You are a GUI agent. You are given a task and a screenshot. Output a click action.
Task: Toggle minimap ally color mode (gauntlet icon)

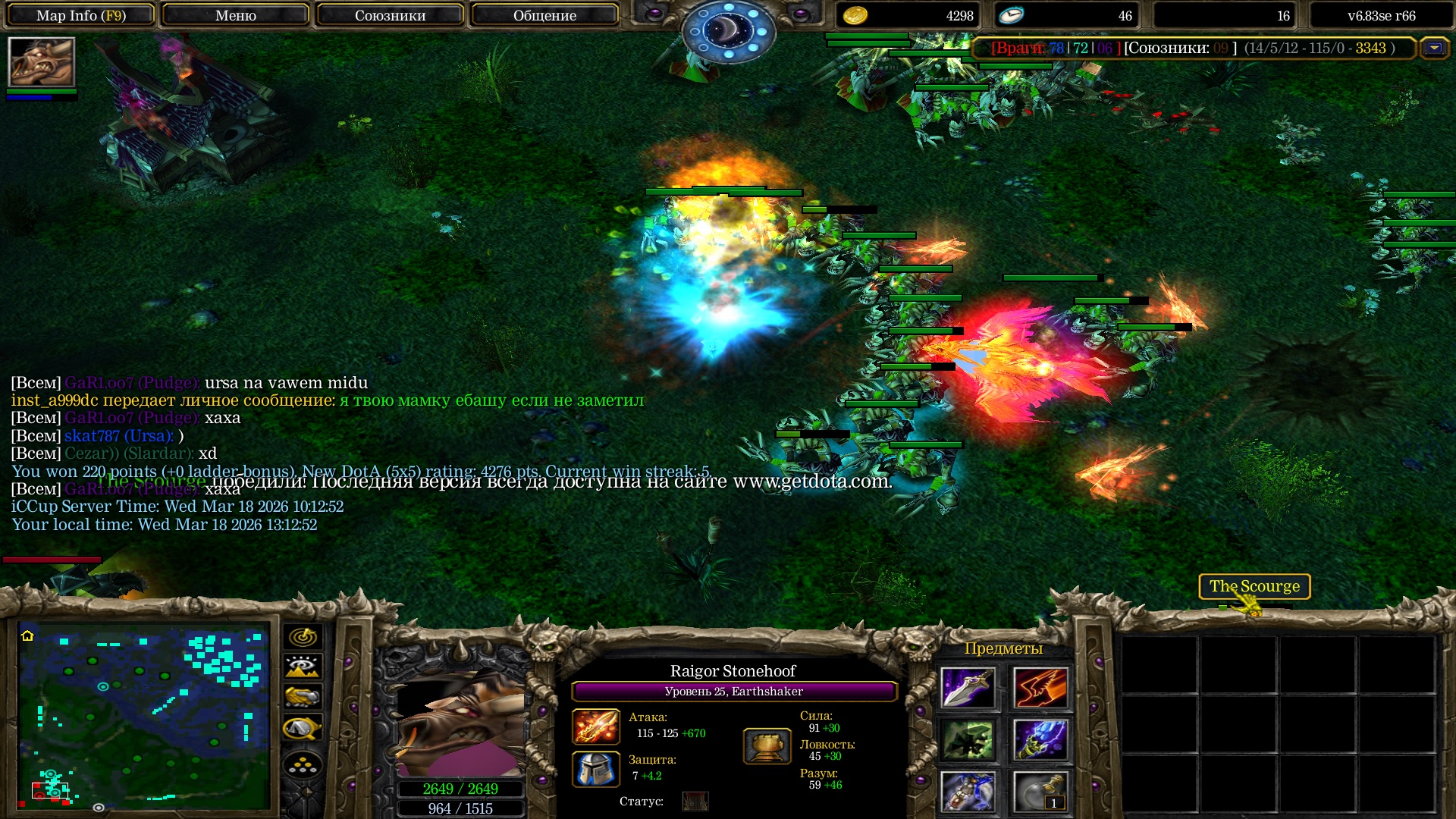coord(303,696)
